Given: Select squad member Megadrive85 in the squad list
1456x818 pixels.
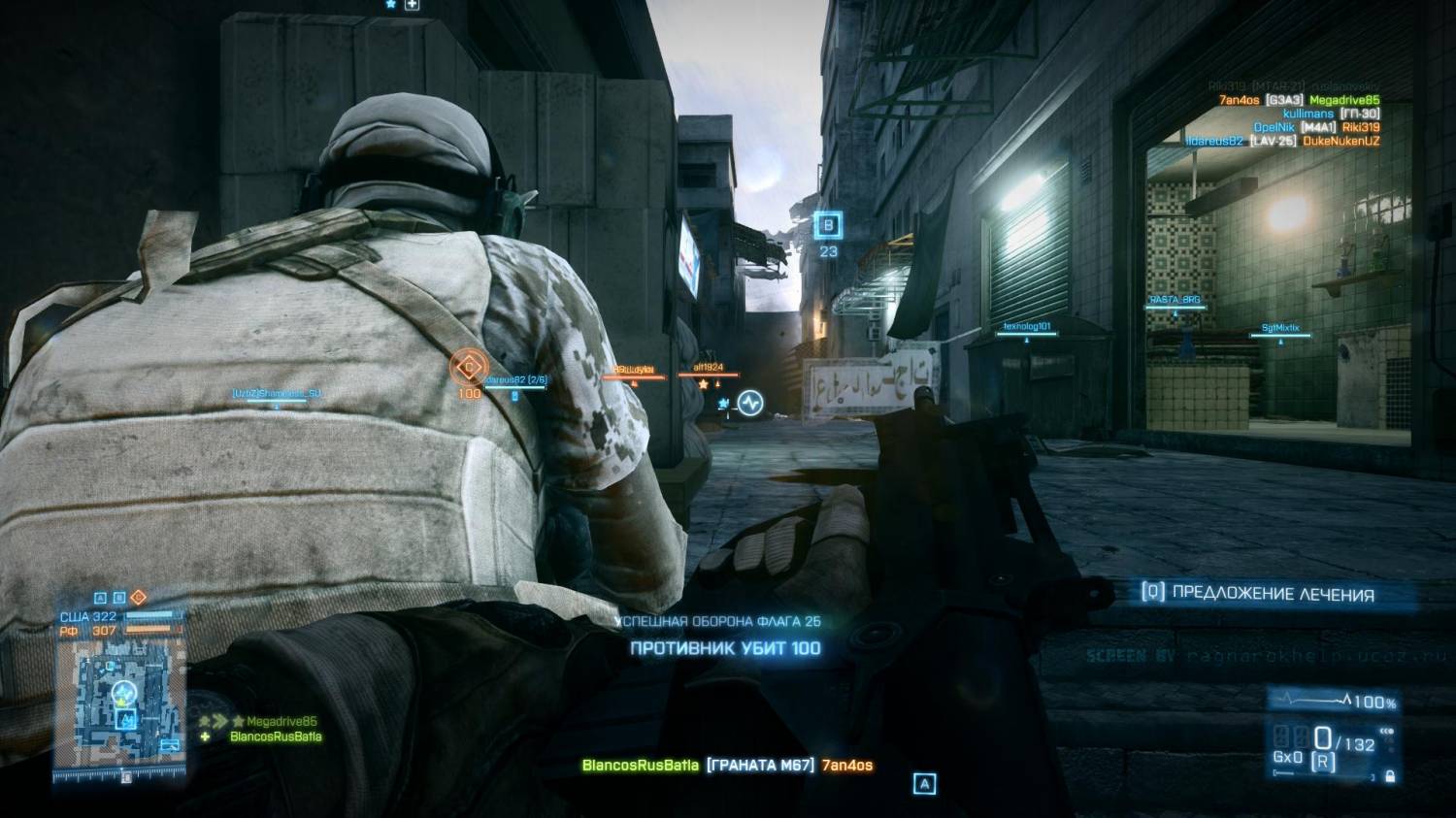Looking at the screenshot, I should click(281, 722).
